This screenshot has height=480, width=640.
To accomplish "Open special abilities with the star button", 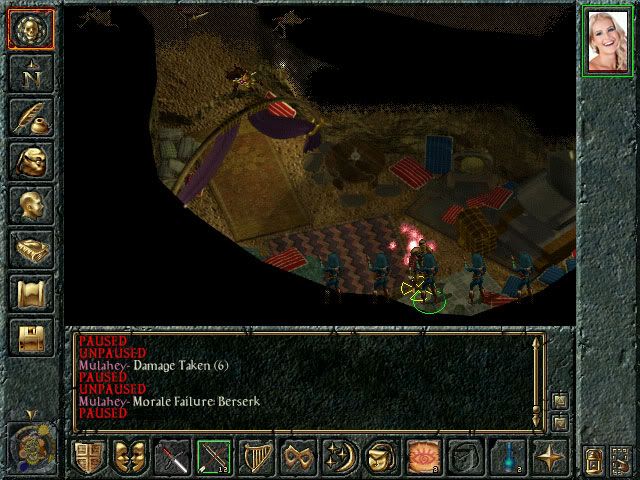I will tap(550, 458).
